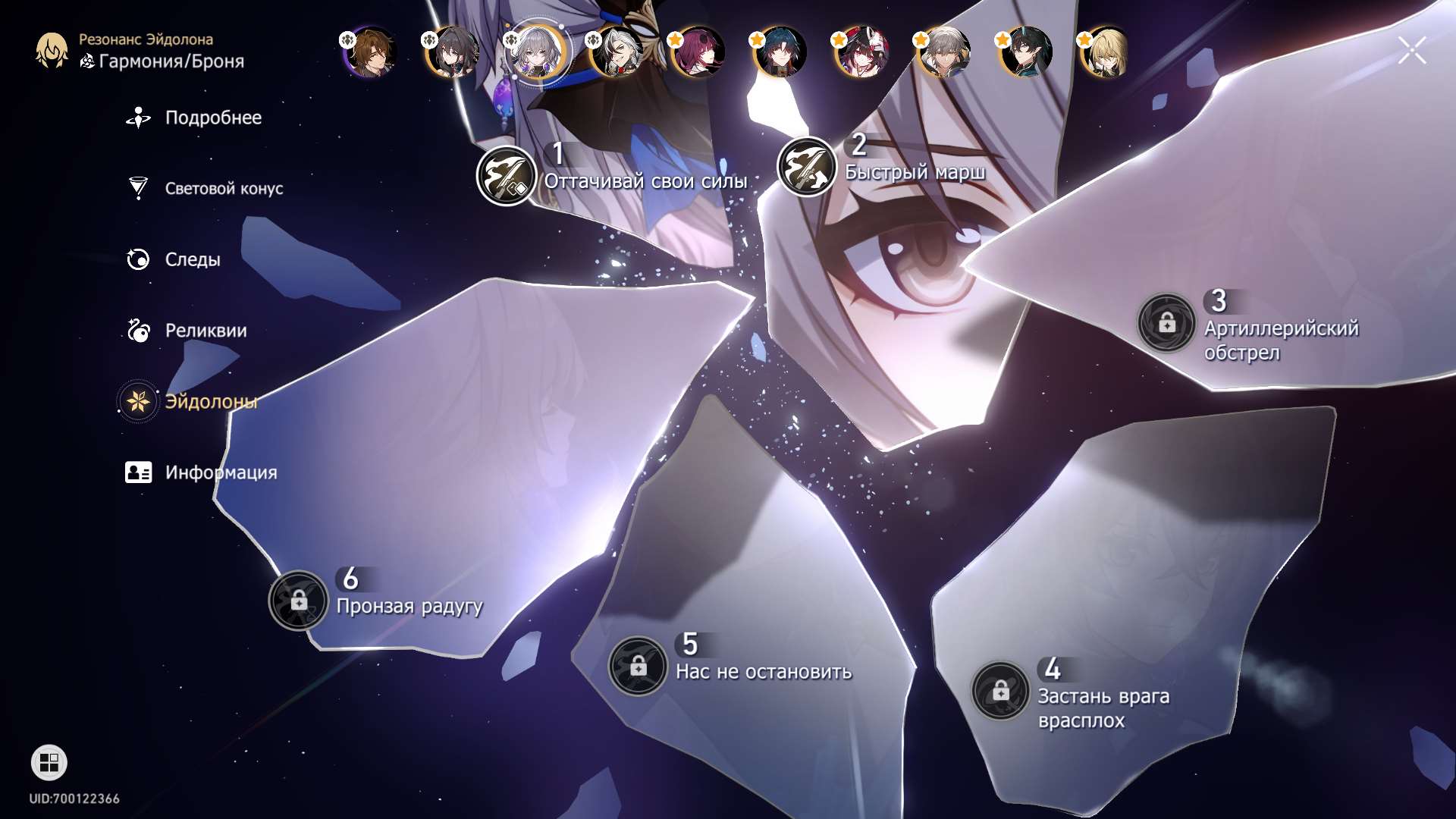Screen dimensions: 1456x819
Task: Inspect locked eidolon 6 Пронзая радугу
Action: [299, 601]
